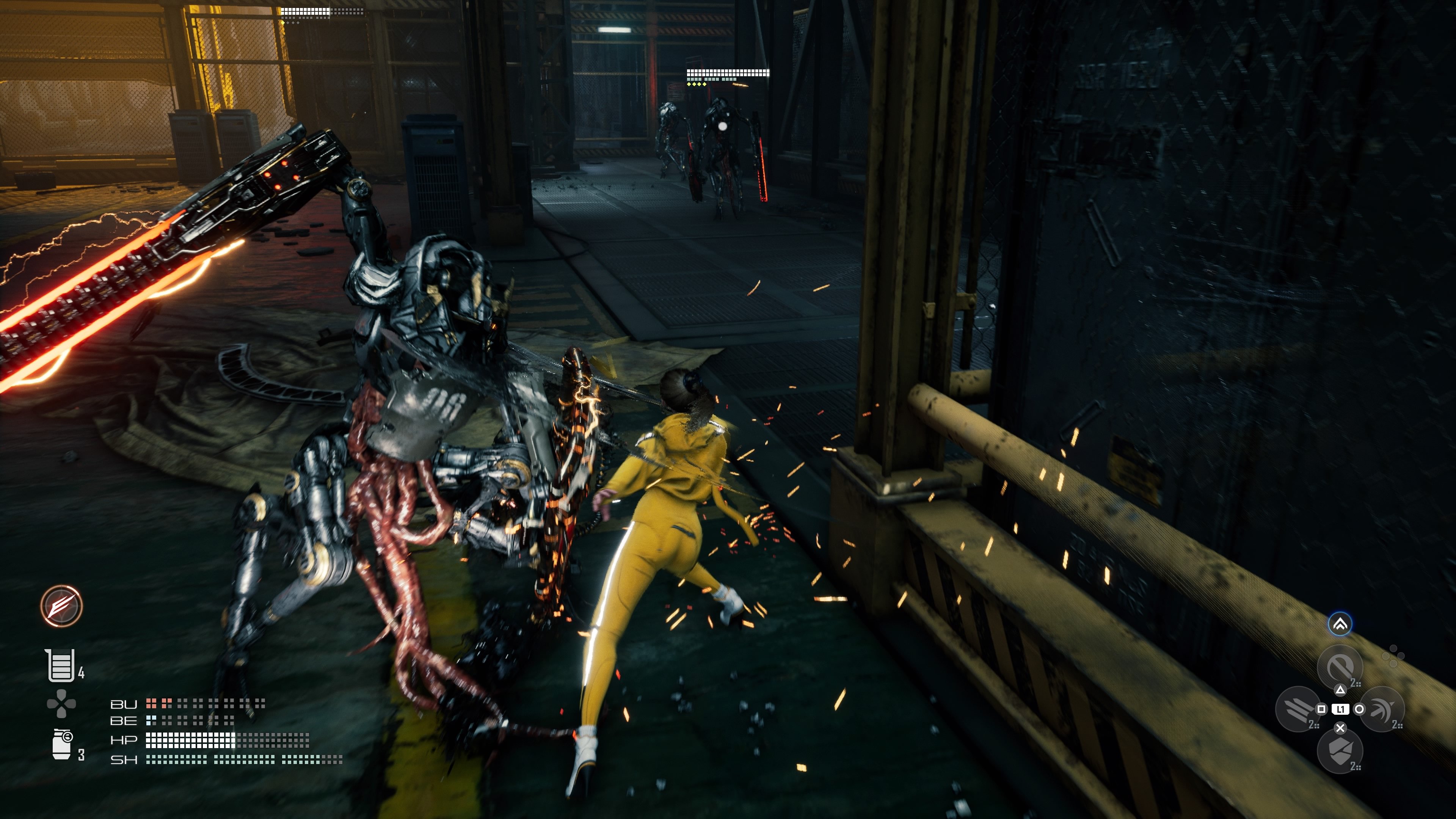
Task: Activate the crescent arrow thrust skill
Action: tap(1382, 709)
